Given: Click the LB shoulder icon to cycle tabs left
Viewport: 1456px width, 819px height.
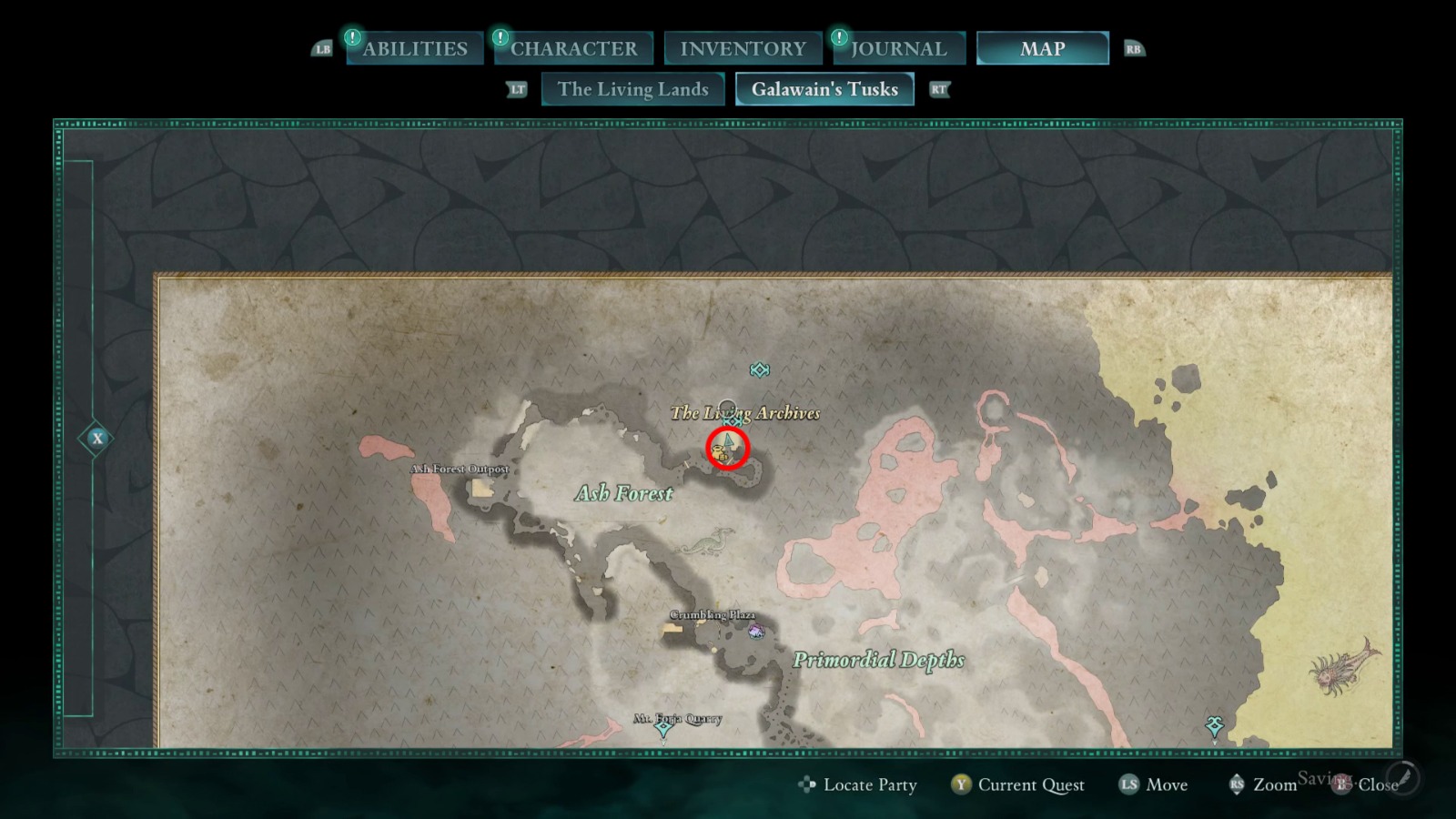Looking at the screenshot, I should [x=322, y=49].
